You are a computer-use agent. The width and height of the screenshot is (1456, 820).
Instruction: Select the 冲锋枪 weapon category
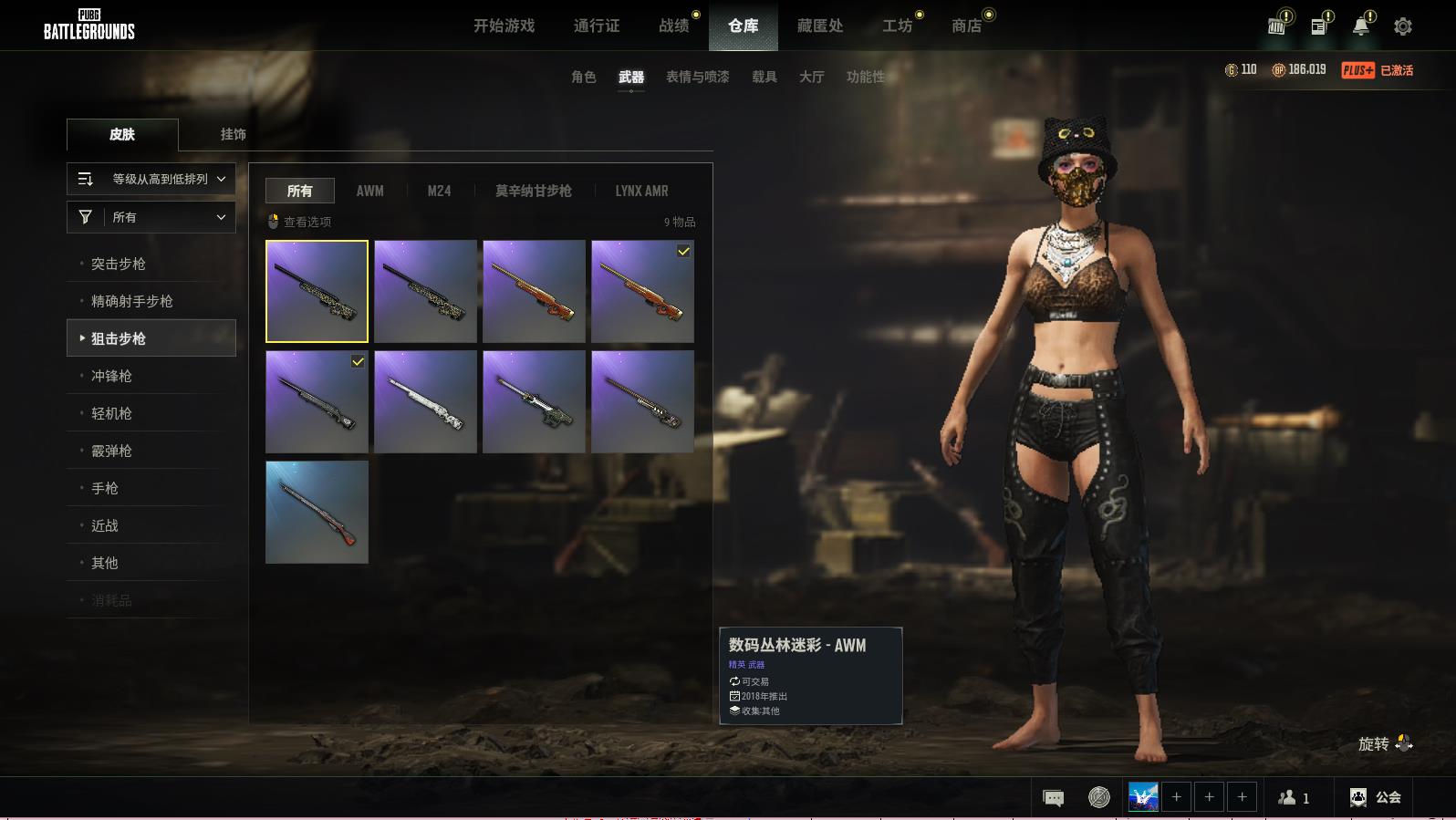[111, 376]
